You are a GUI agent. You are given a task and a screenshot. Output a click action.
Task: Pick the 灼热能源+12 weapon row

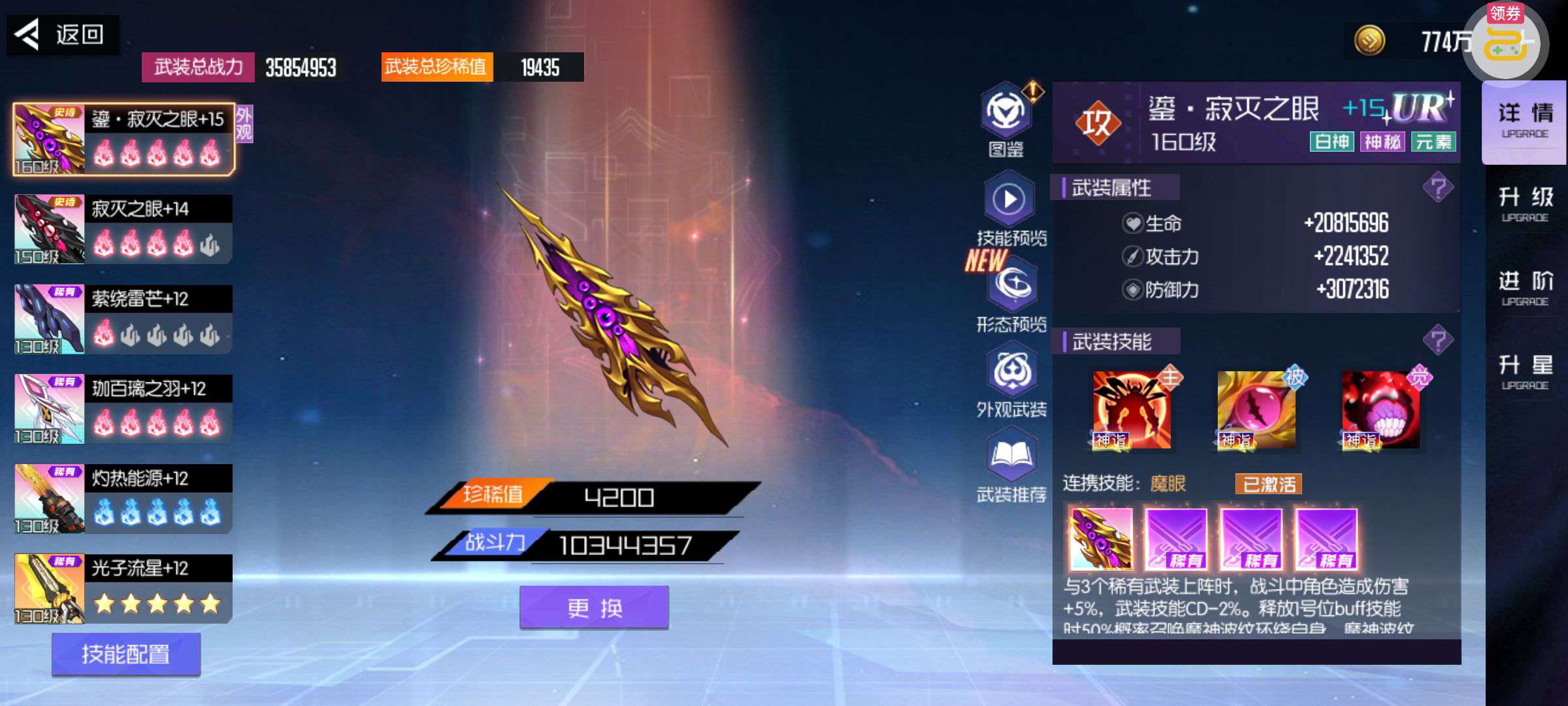(123, 499)
